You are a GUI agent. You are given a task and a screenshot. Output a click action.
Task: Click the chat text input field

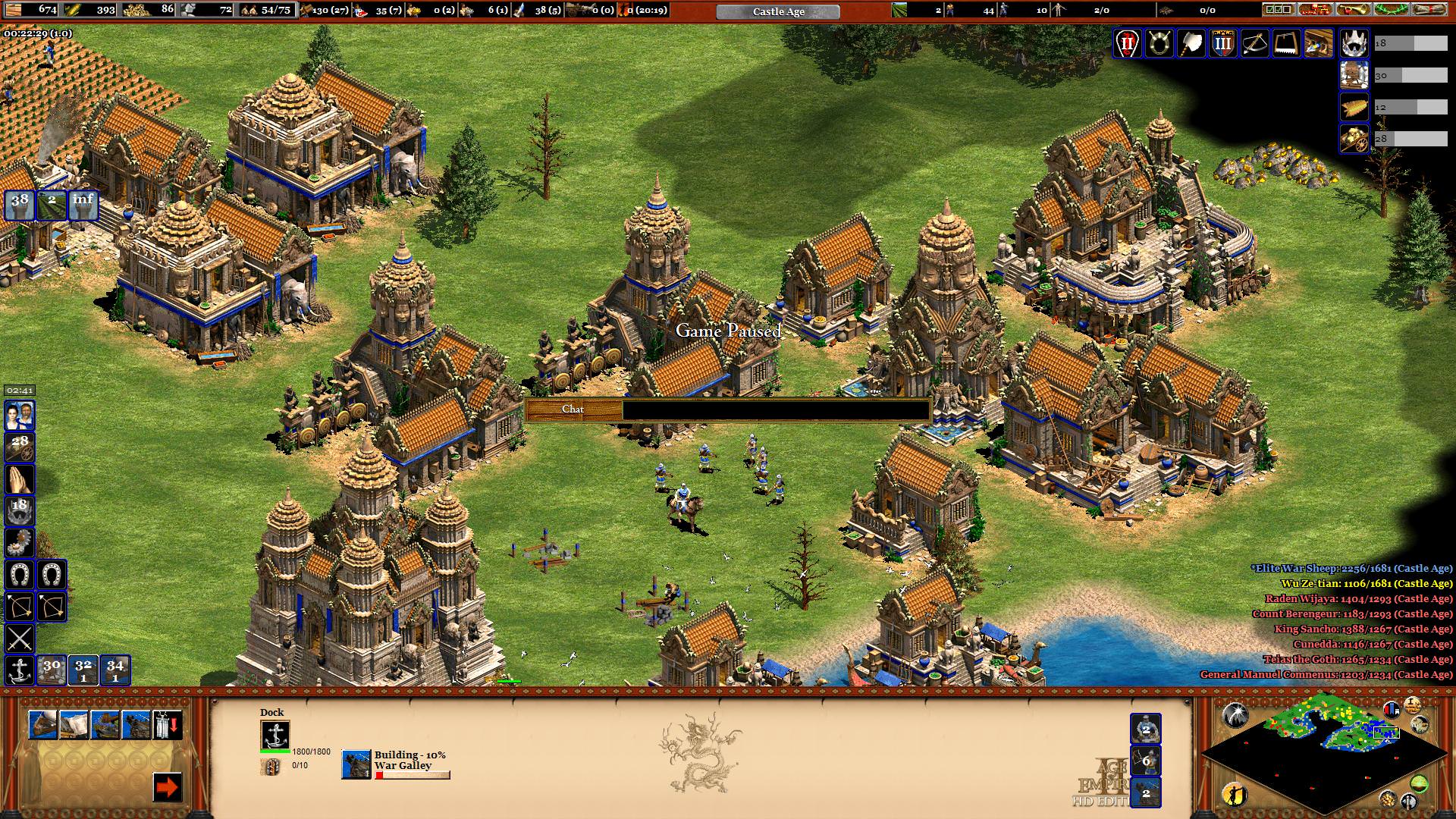(775, 409)
